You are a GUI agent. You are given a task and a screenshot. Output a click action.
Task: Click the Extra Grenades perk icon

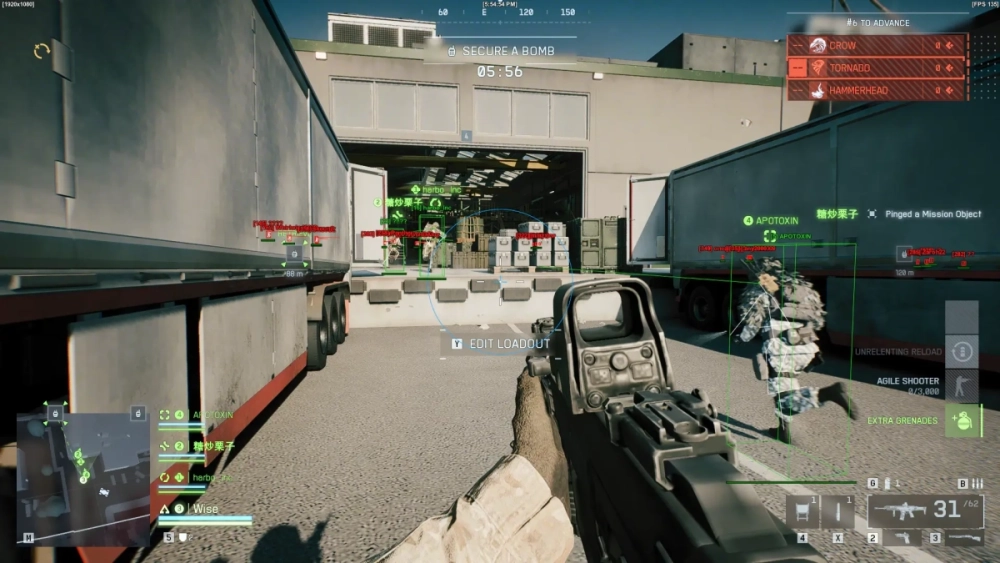tap(962, 420)
